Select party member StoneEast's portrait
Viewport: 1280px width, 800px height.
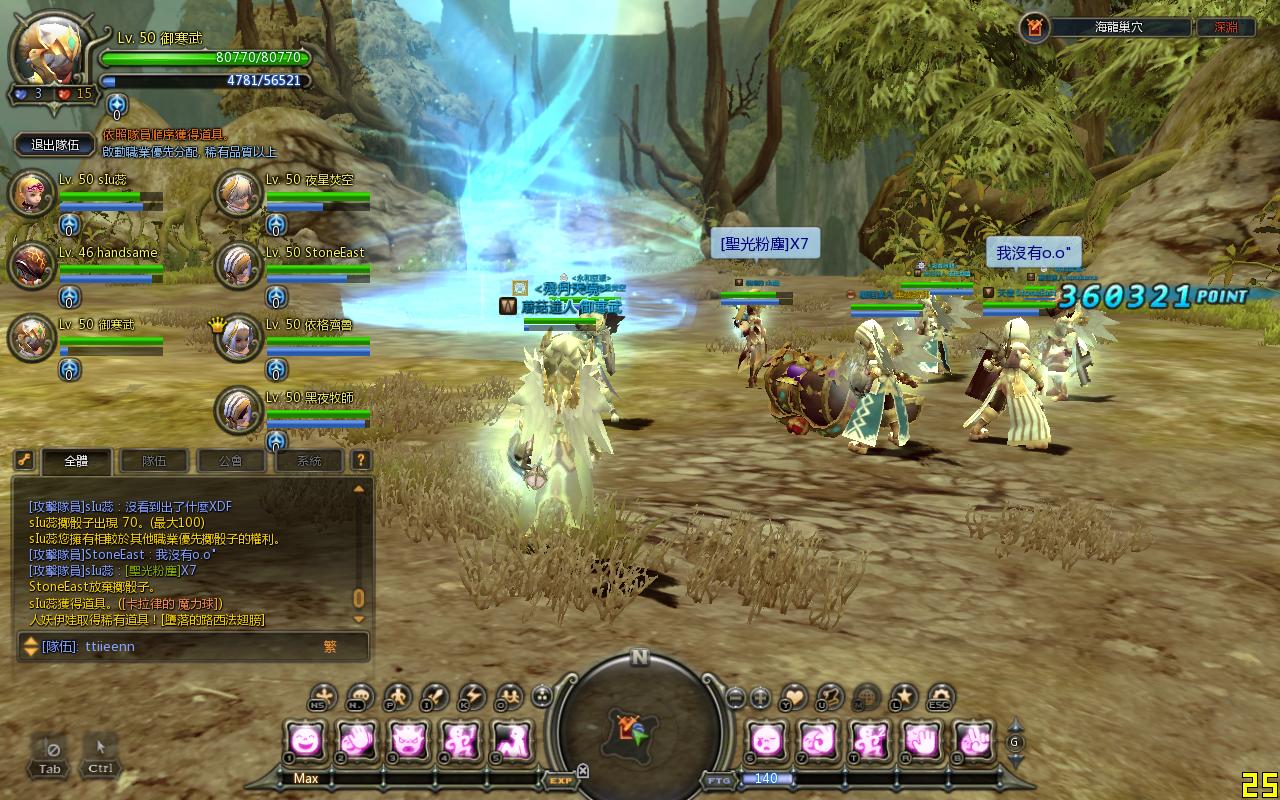tap(238, 266)
